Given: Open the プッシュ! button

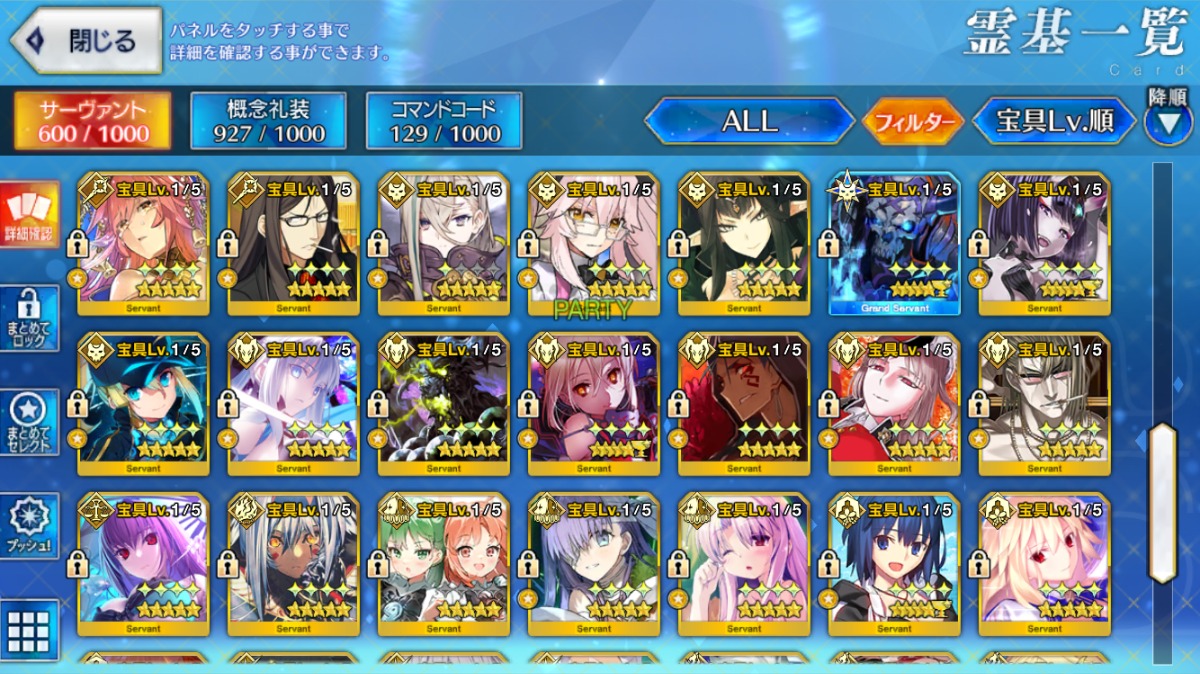Looking at the screenshot, I should coord(28,525).
